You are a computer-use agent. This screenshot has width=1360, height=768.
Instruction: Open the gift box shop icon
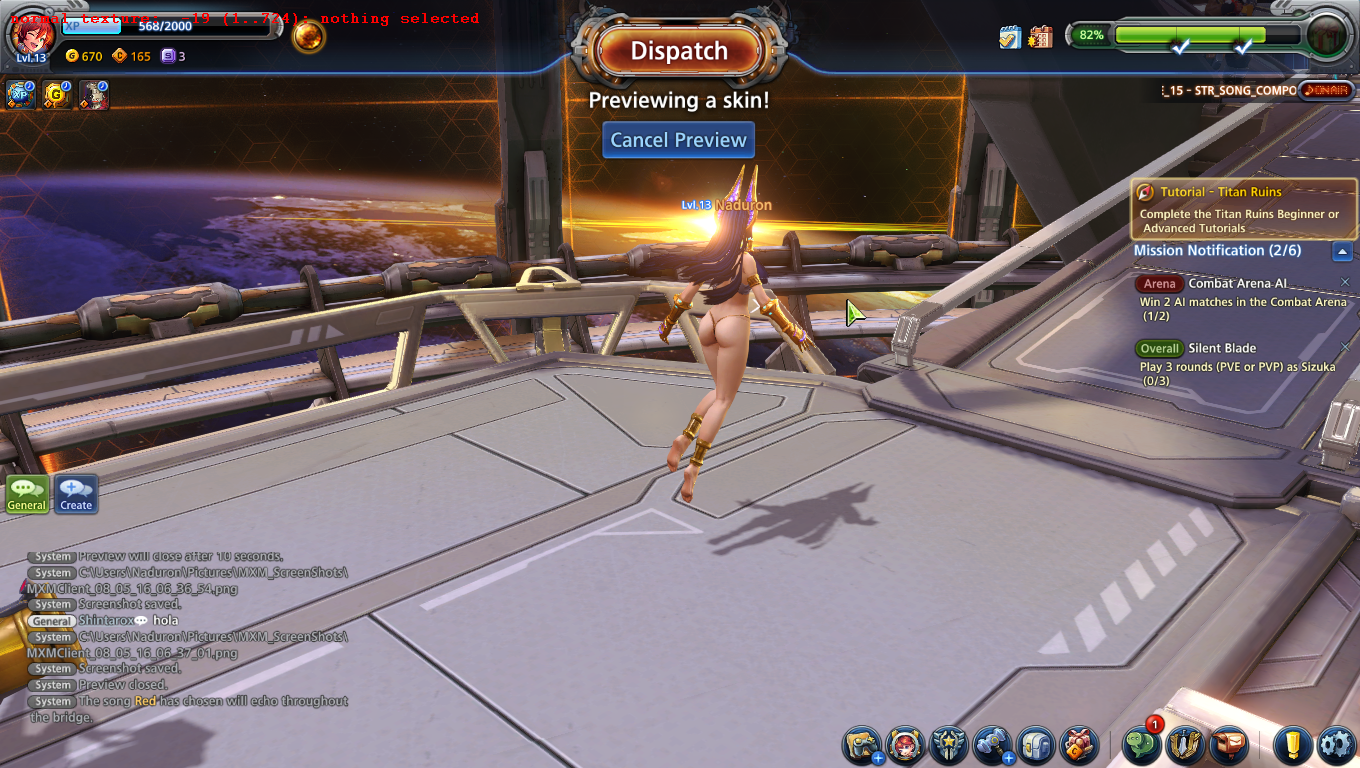(1079, 745)
